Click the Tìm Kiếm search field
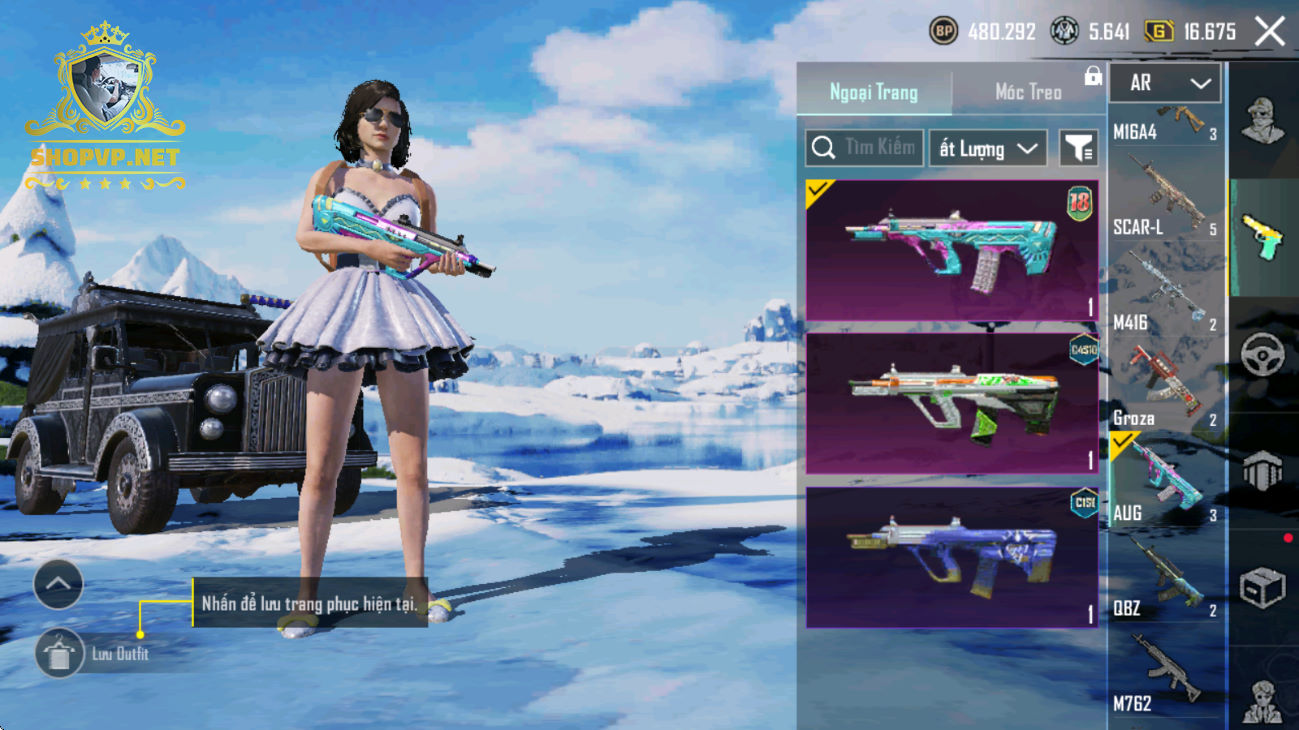The height and width of the screenshot is (730, 1299). pos(864,148)
